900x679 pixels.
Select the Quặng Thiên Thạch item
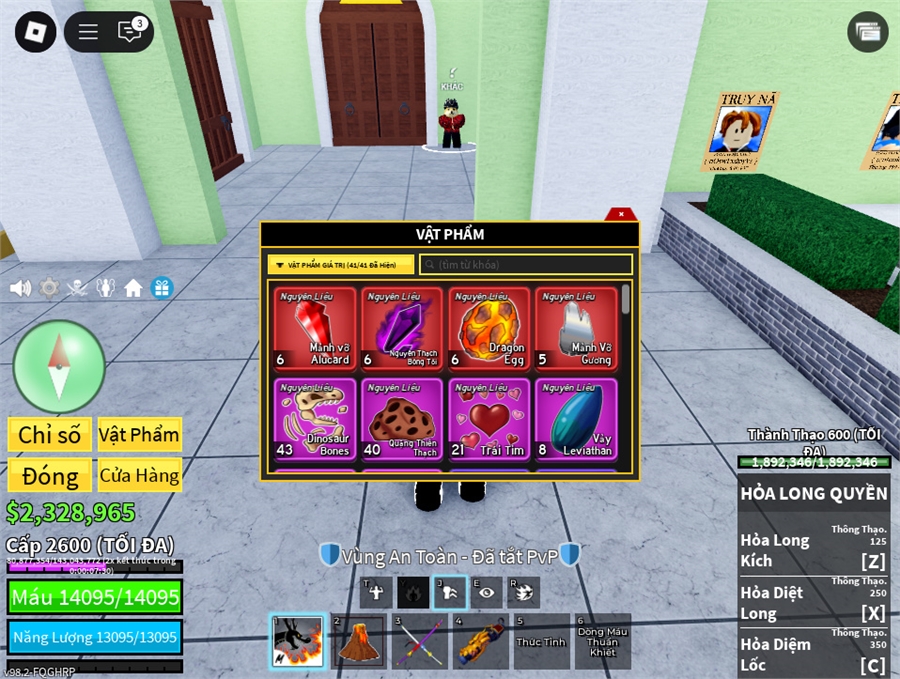pos(401,420)
